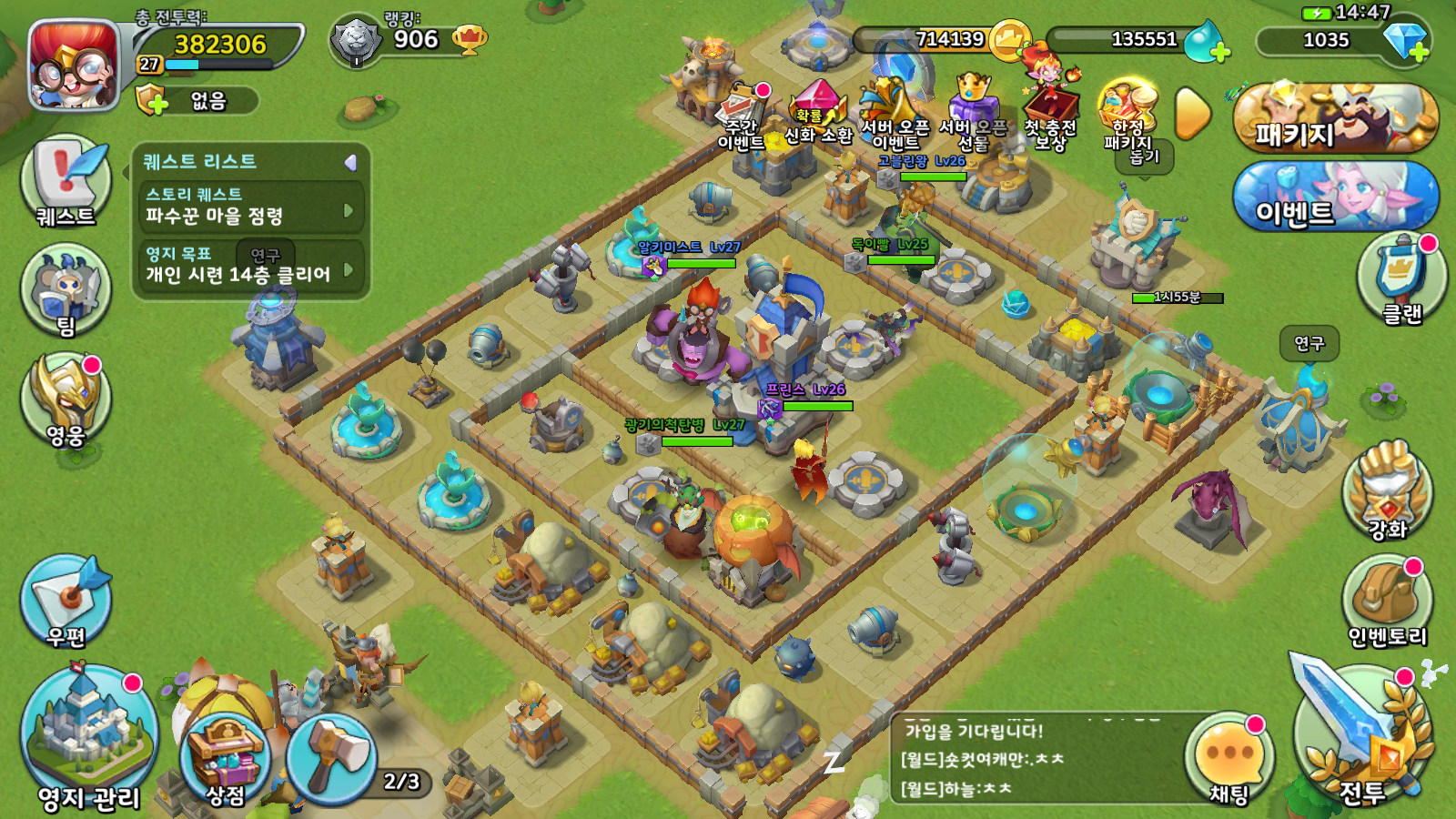The image size is (1456, 819).
Task: Open the 팀 (Team) screen
Action: pos(66,291)
